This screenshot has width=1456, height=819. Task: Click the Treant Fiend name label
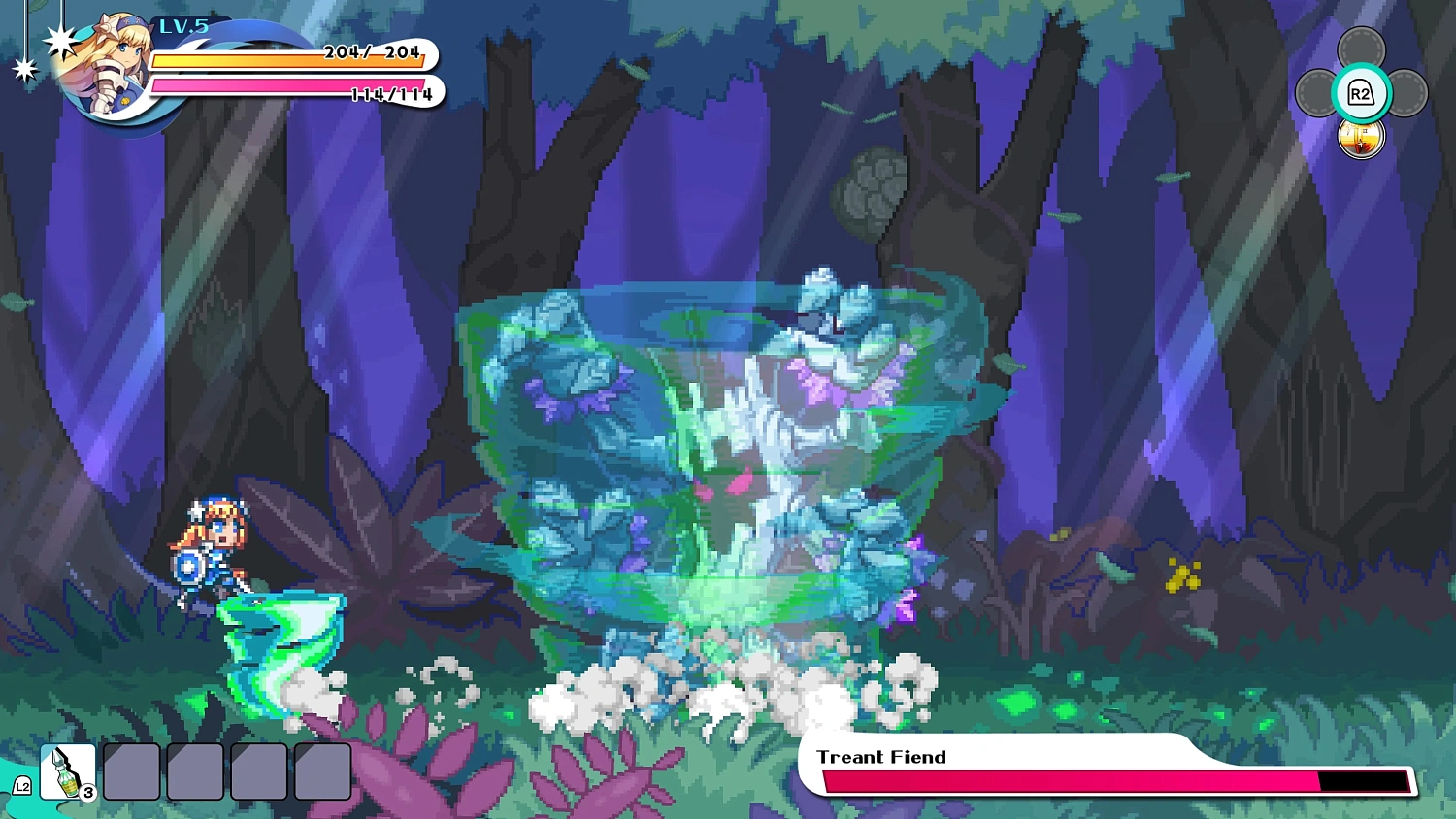[881, 757]
